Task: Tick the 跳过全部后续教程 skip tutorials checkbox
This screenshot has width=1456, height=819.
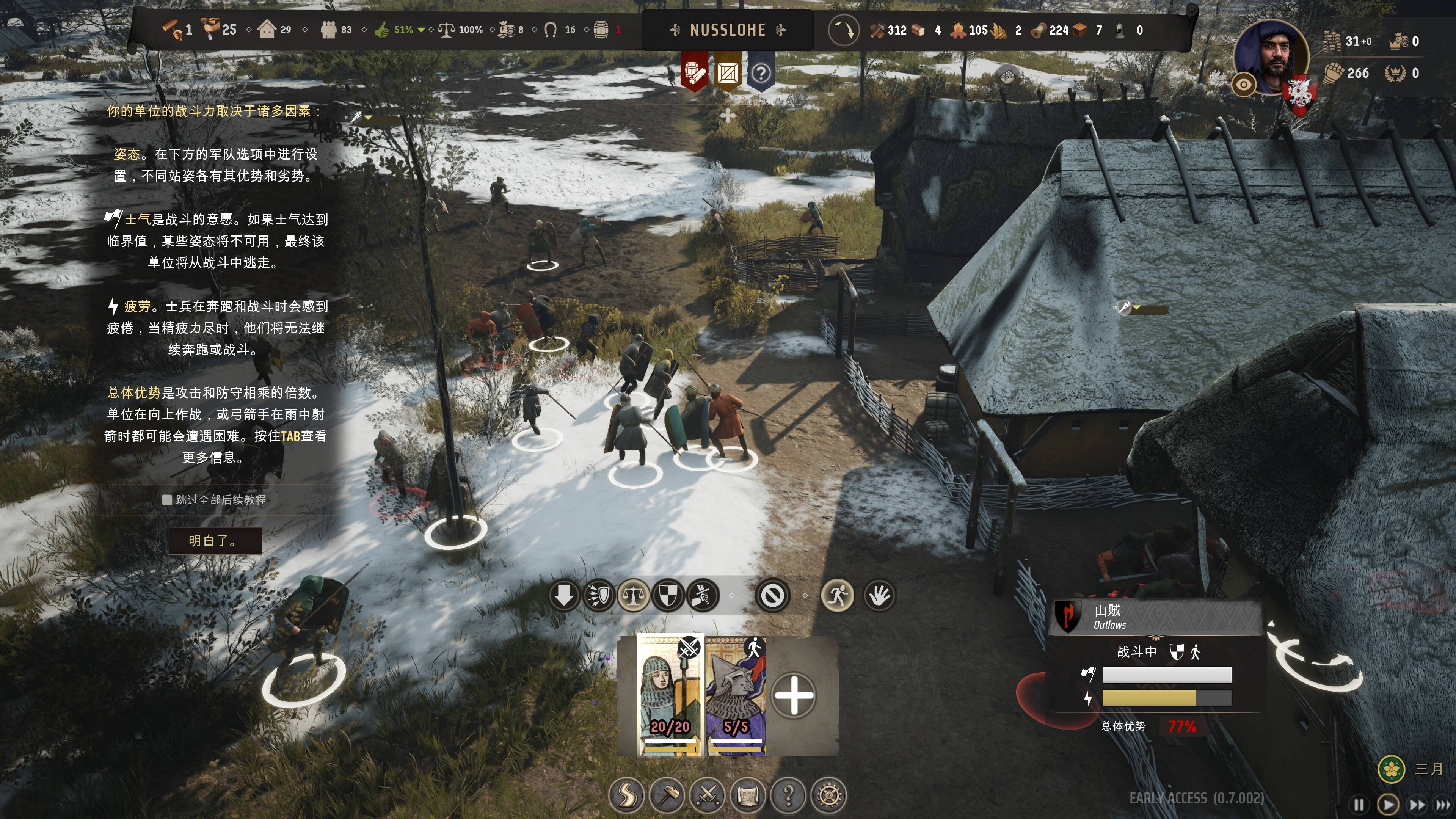Action: pyautogui.click(x=167, y=500)
